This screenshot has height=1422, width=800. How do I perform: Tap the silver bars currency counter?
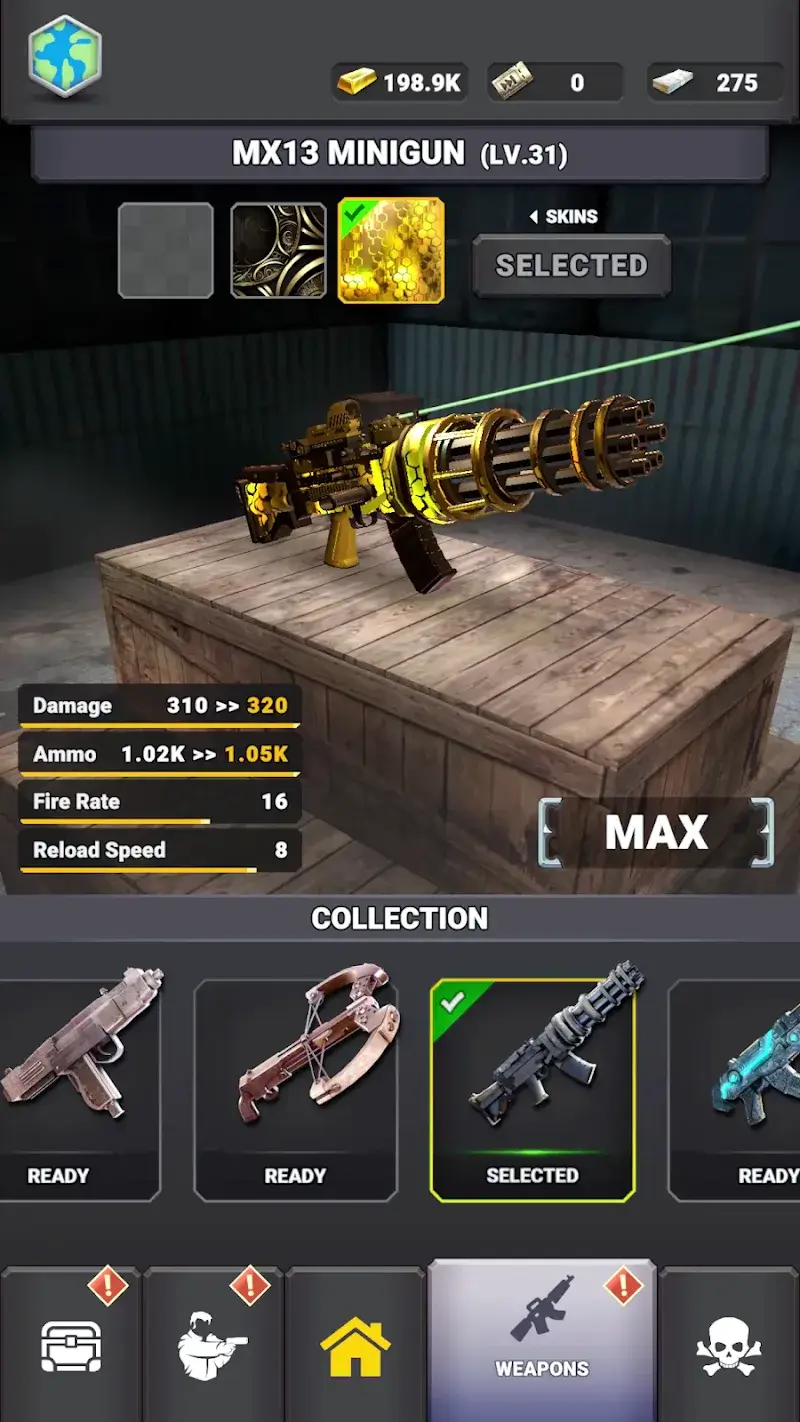tap(715, 82)
